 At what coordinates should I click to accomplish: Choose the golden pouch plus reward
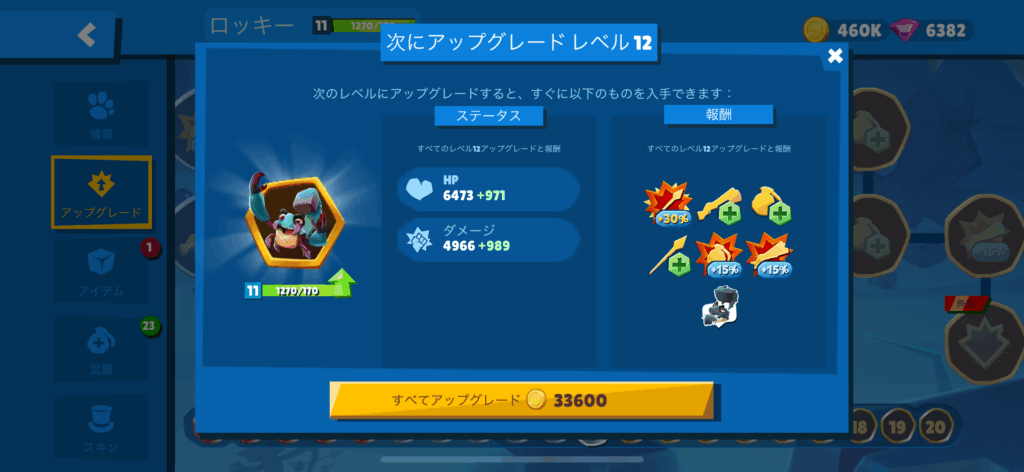coord(770,203)
